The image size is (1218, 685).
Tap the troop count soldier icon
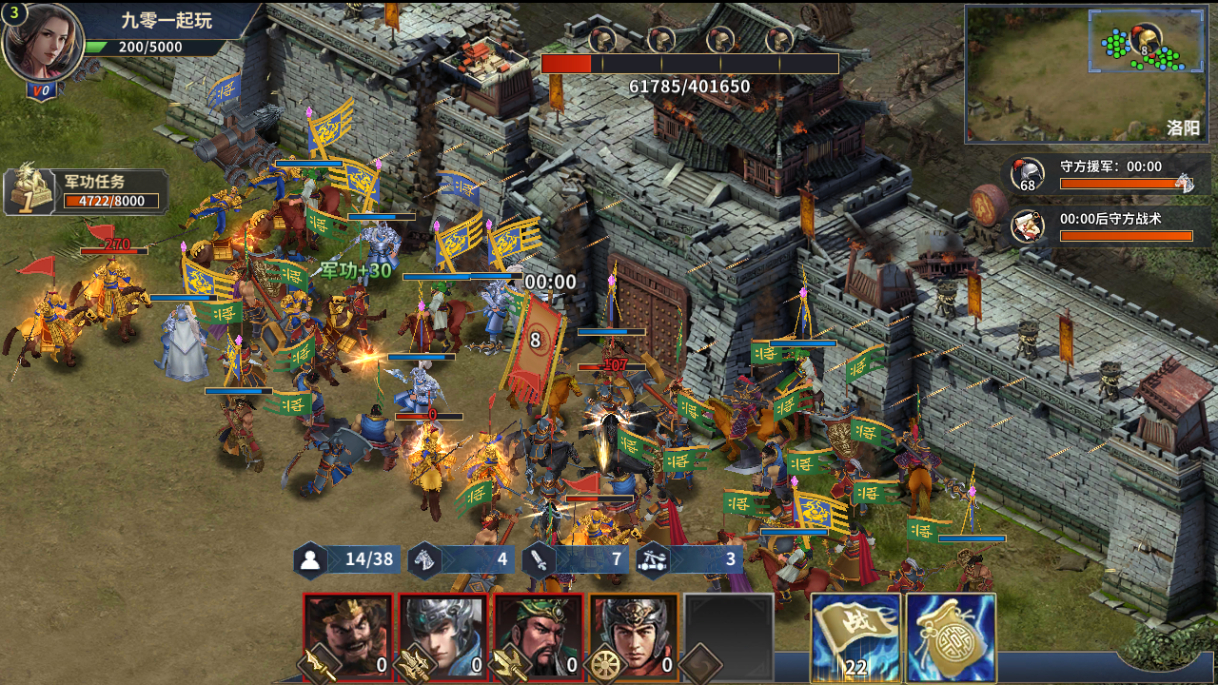tap(311, 559)
